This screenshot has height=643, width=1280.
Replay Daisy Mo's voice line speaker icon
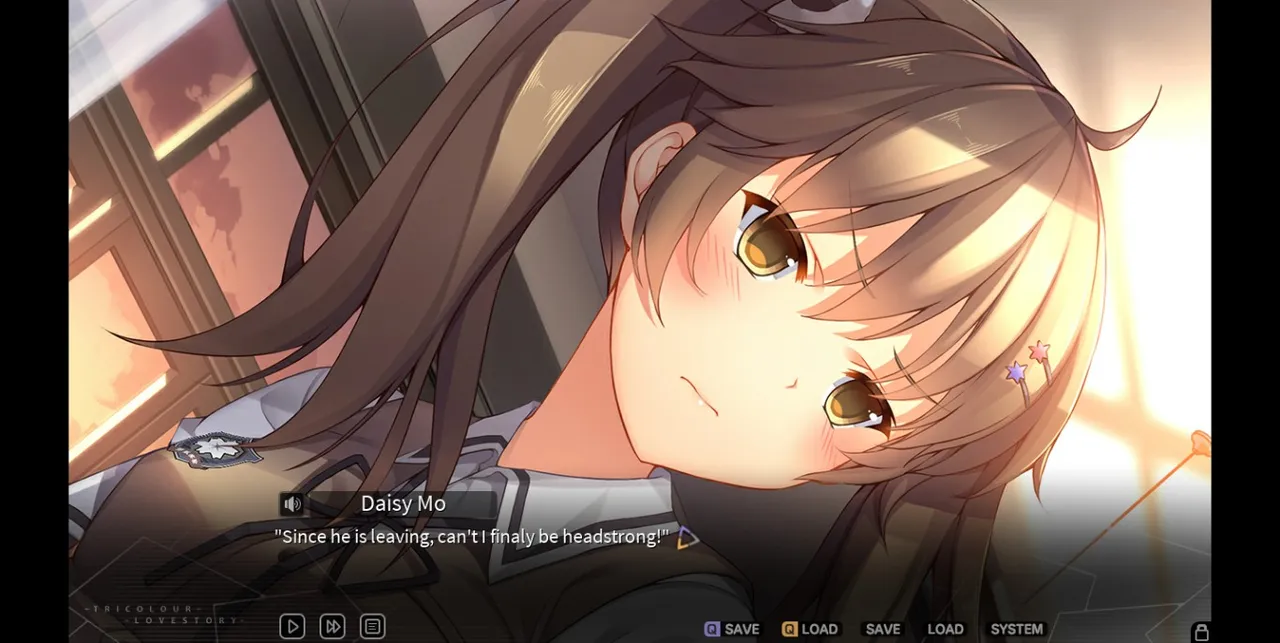(292, 504)
